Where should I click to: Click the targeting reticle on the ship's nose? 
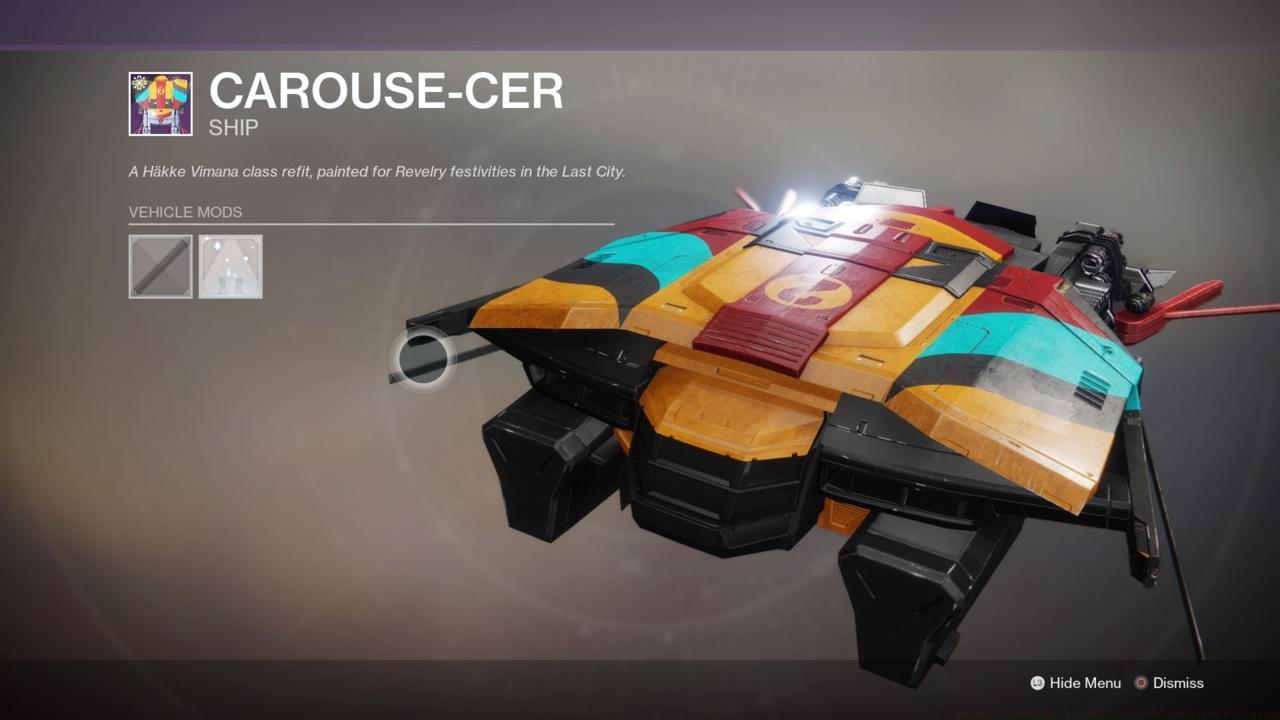[421, 360]
